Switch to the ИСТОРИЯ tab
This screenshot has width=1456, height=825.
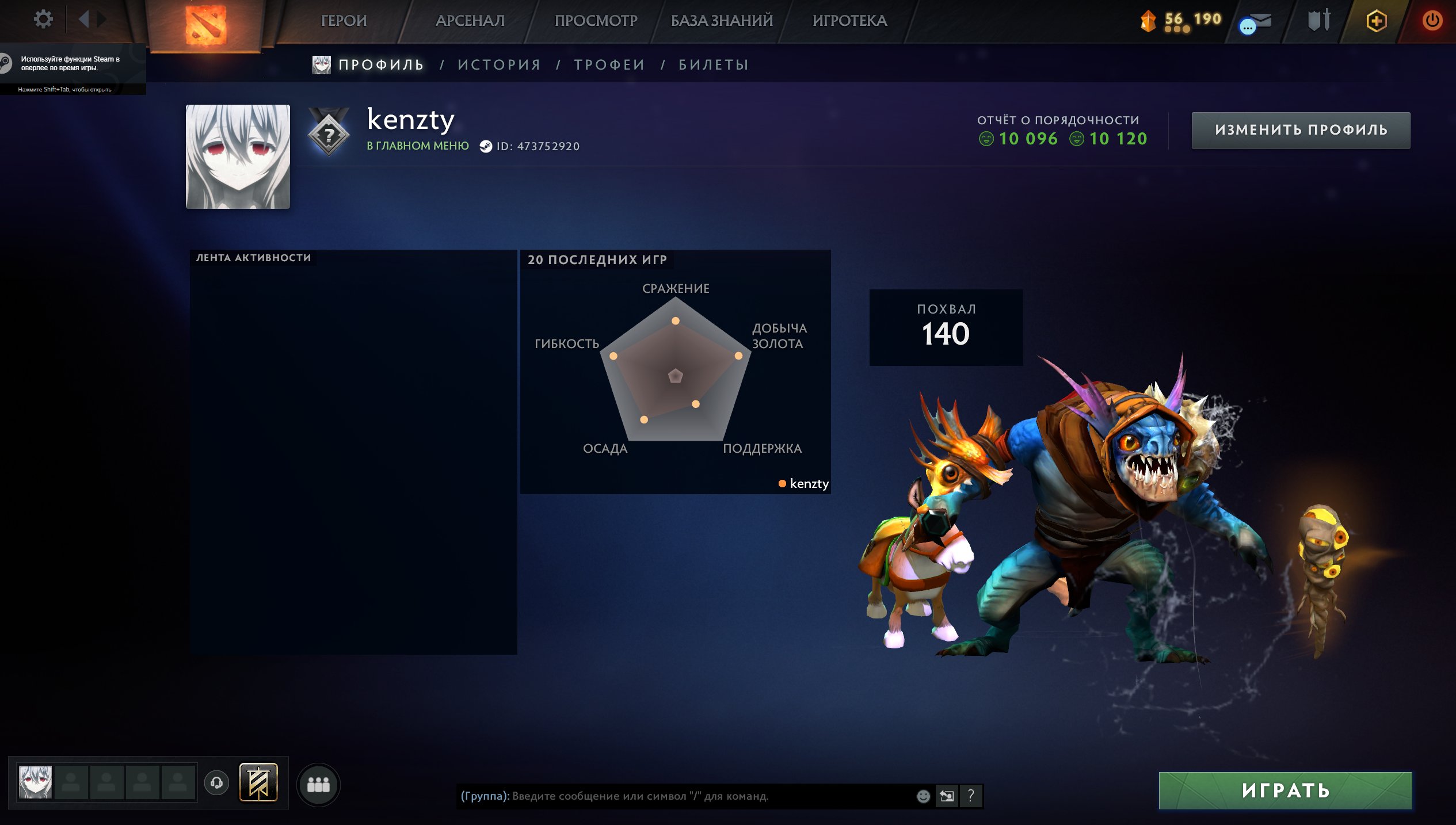(x=499, y=65)
